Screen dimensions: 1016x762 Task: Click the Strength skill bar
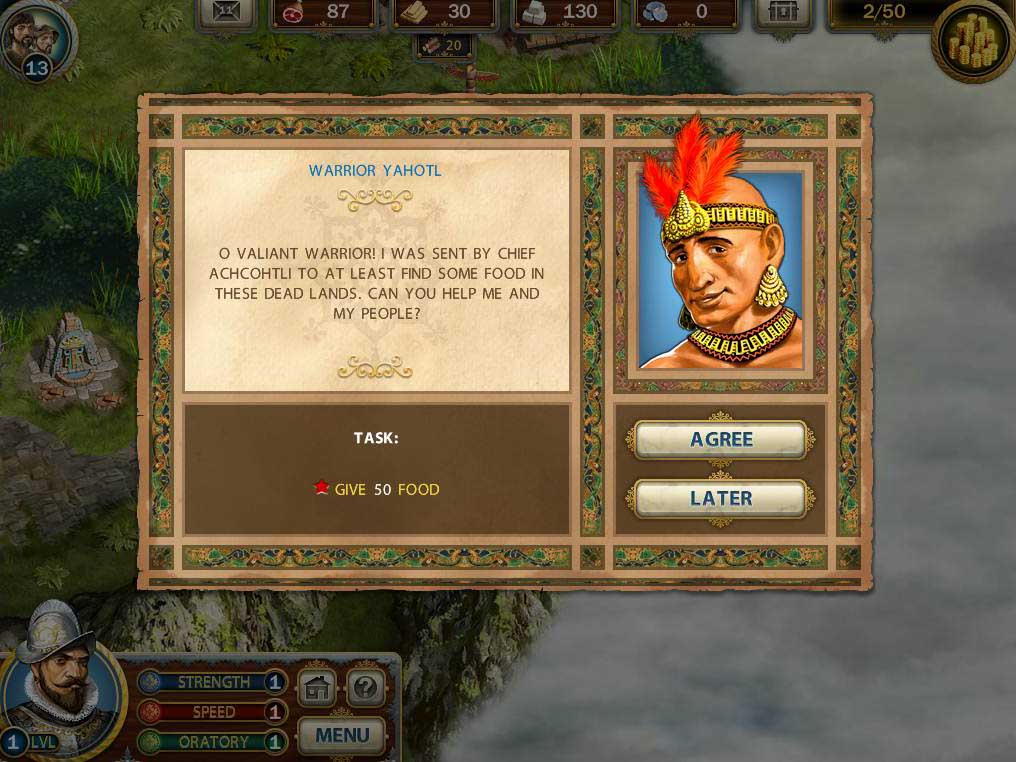click(213, 682)
